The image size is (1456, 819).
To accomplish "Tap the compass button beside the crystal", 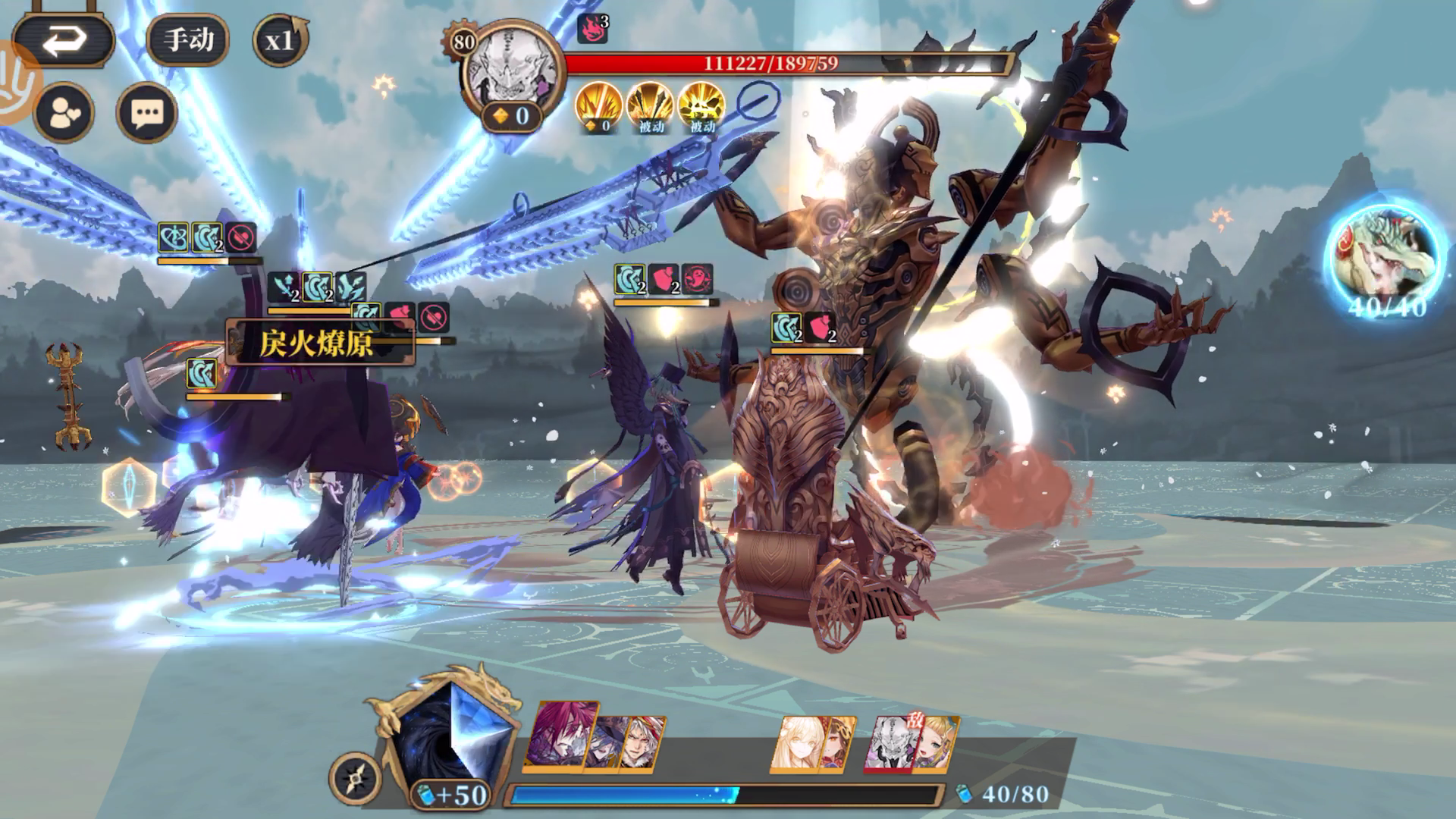I will [x=355, y=778].
